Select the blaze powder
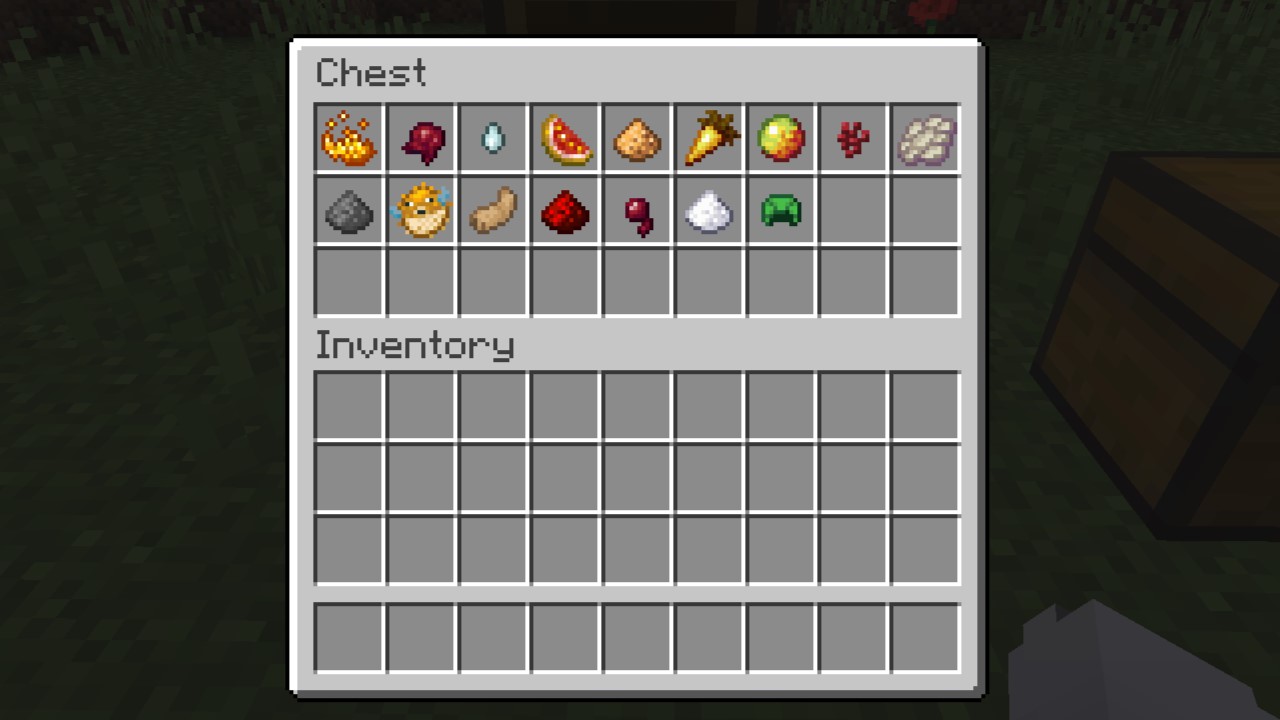Viewport: 1280px width, 720px height. 348,139
